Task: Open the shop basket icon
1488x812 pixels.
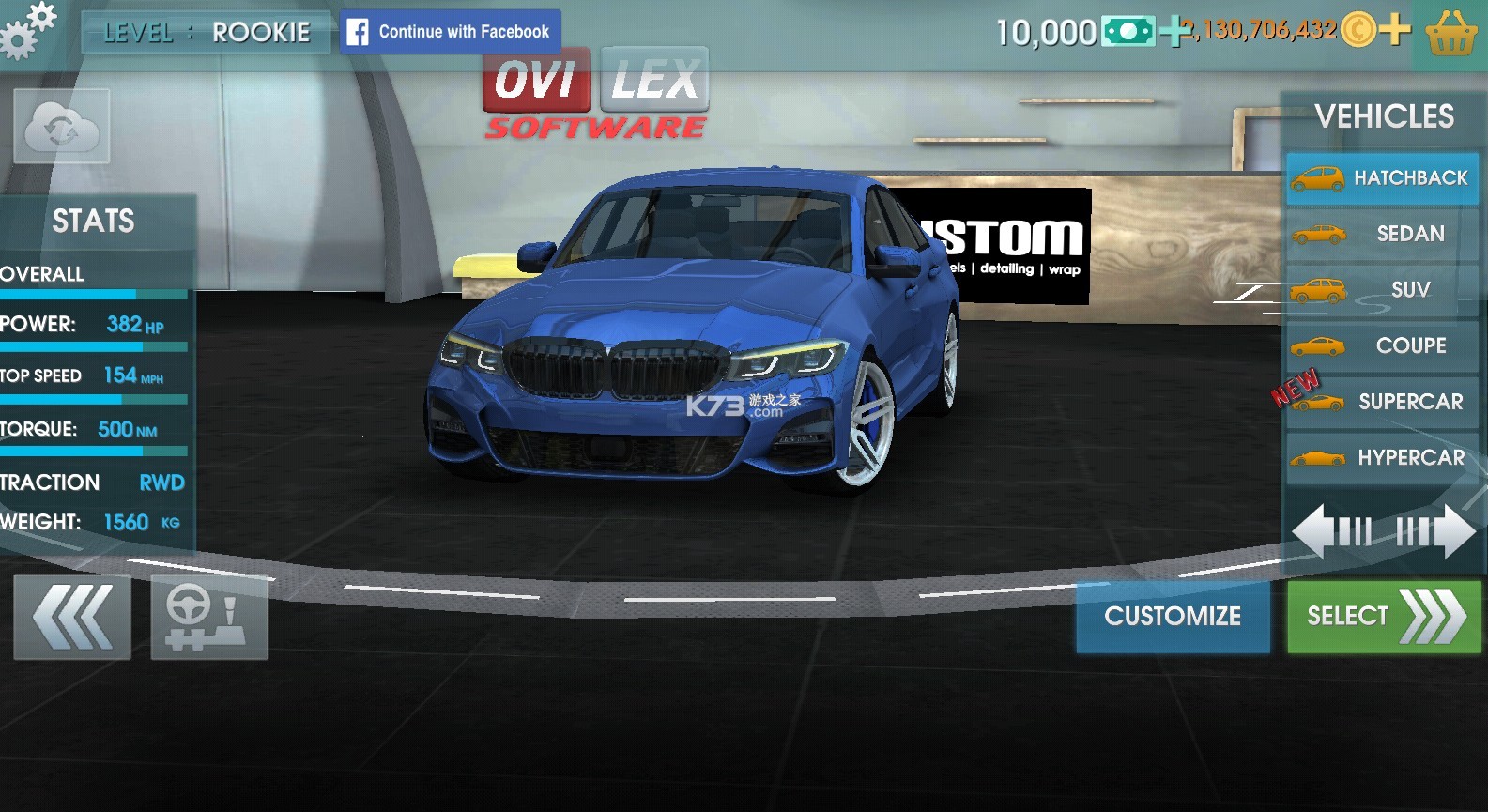Action: [x=1450, y=34]
